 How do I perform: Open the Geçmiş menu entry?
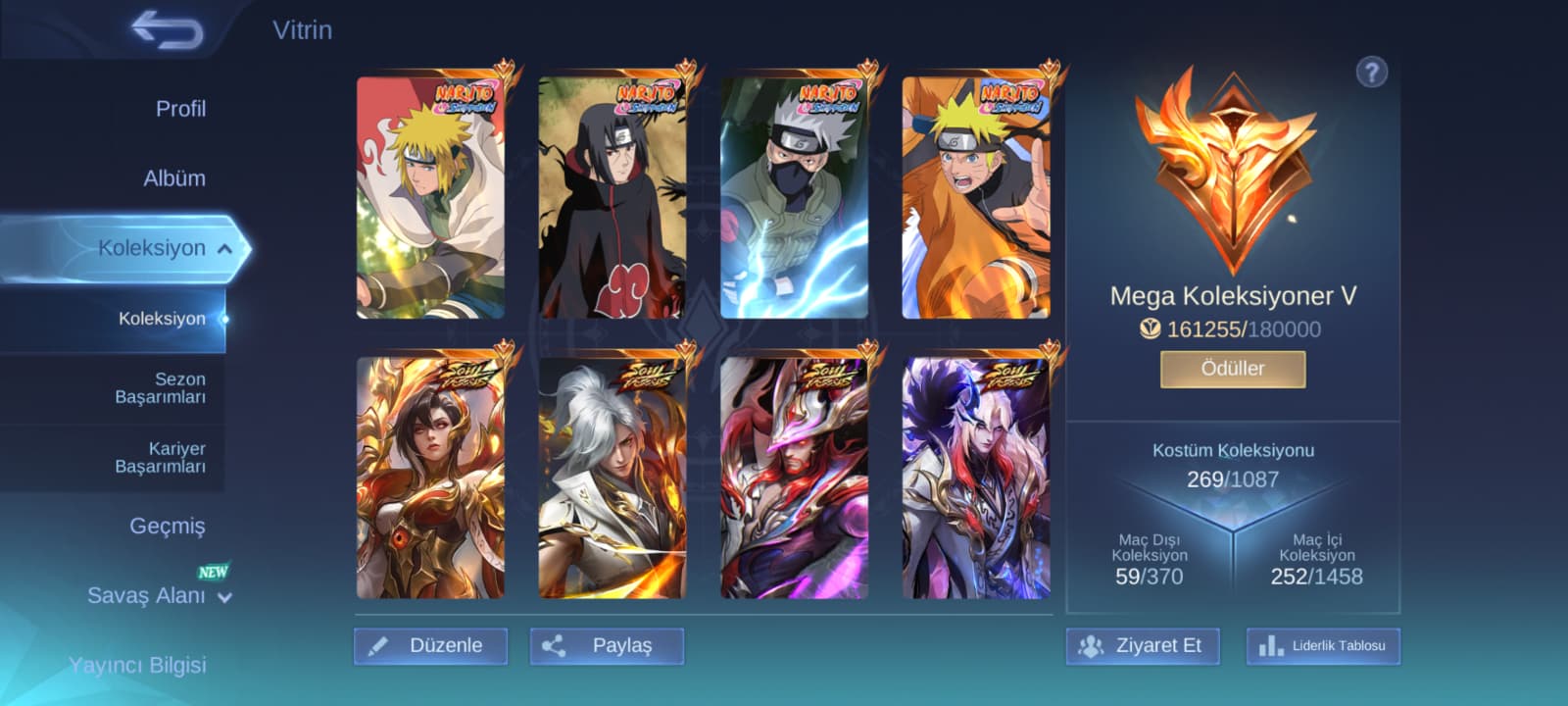point(168,527)
